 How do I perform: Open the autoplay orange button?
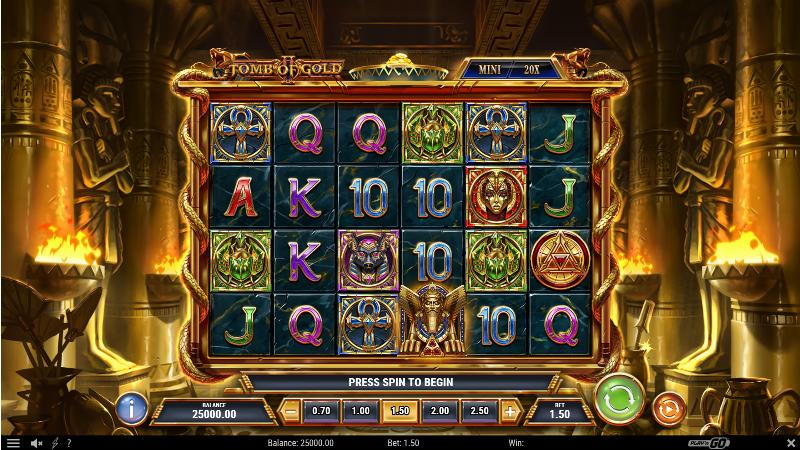pyautogui.click(x=666, y=408)
